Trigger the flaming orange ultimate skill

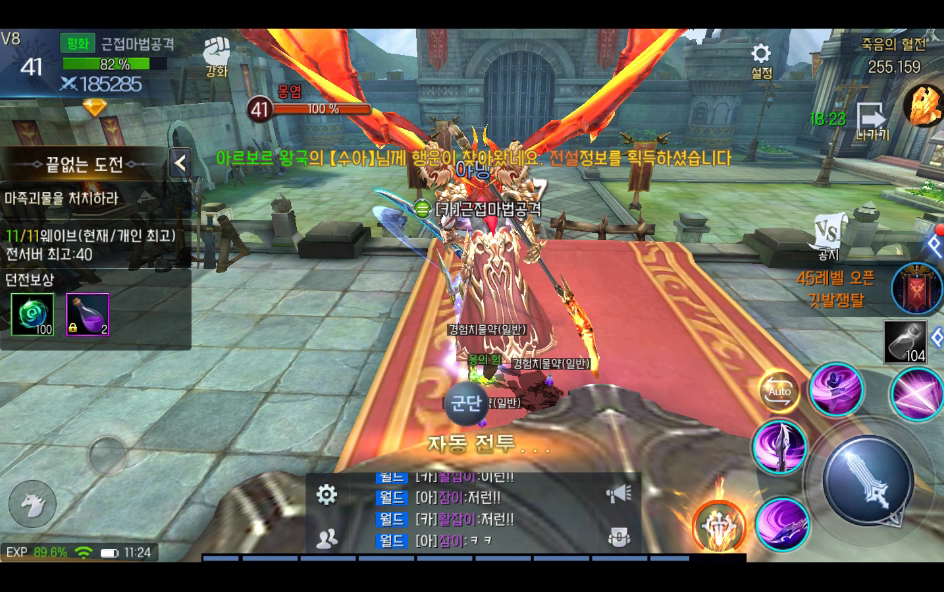click(x=717, y=523)
